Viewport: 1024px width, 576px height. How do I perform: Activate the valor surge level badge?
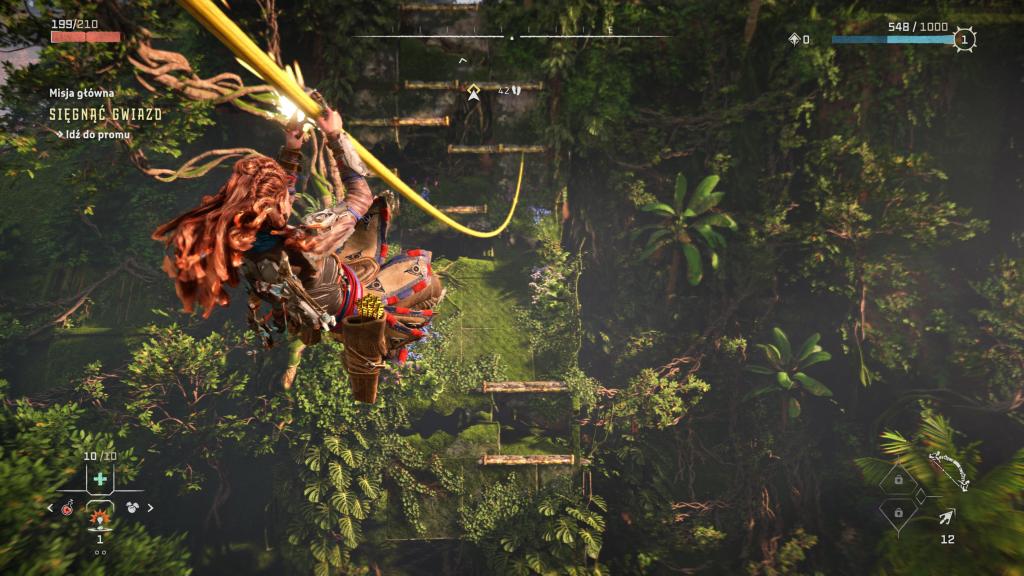tap(963, 40)
